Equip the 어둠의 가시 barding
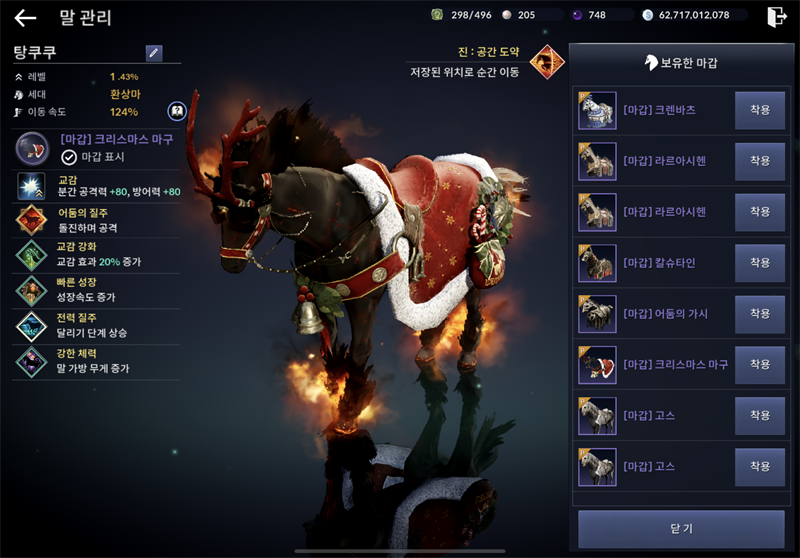 pos(759,314)
